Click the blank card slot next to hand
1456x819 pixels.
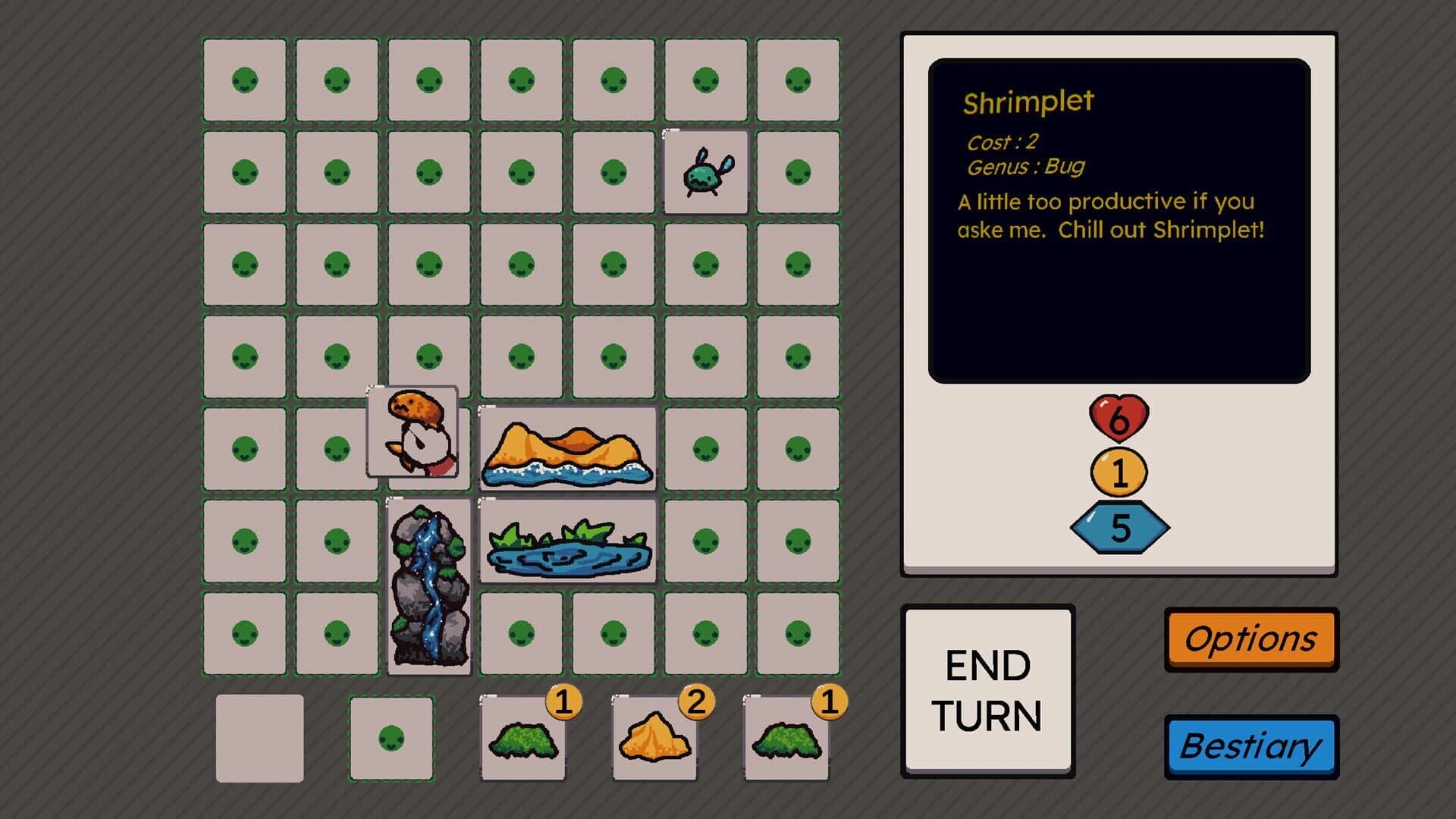click(x=259, y=736)
